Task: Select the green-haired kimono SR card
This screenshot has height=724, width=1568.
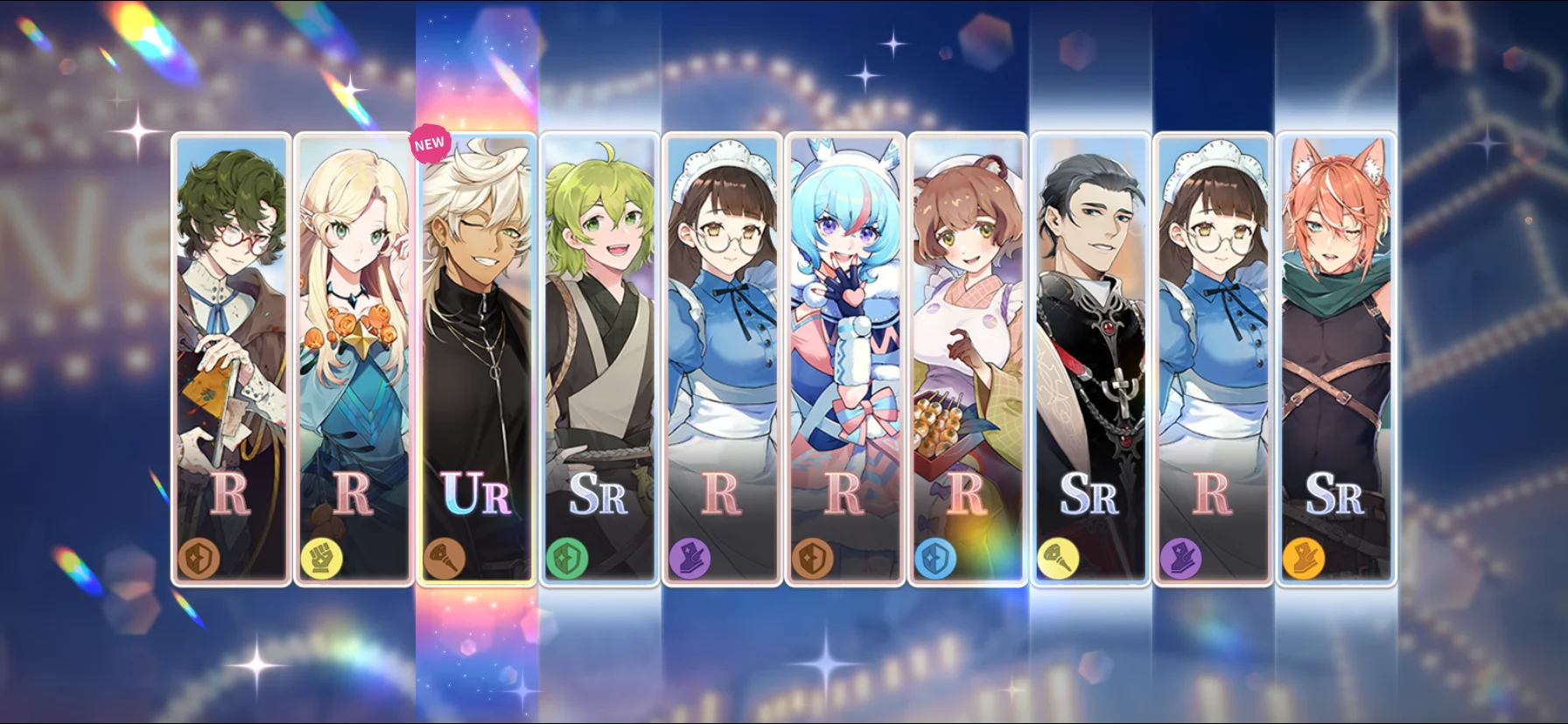Action: tap(599, 359)
